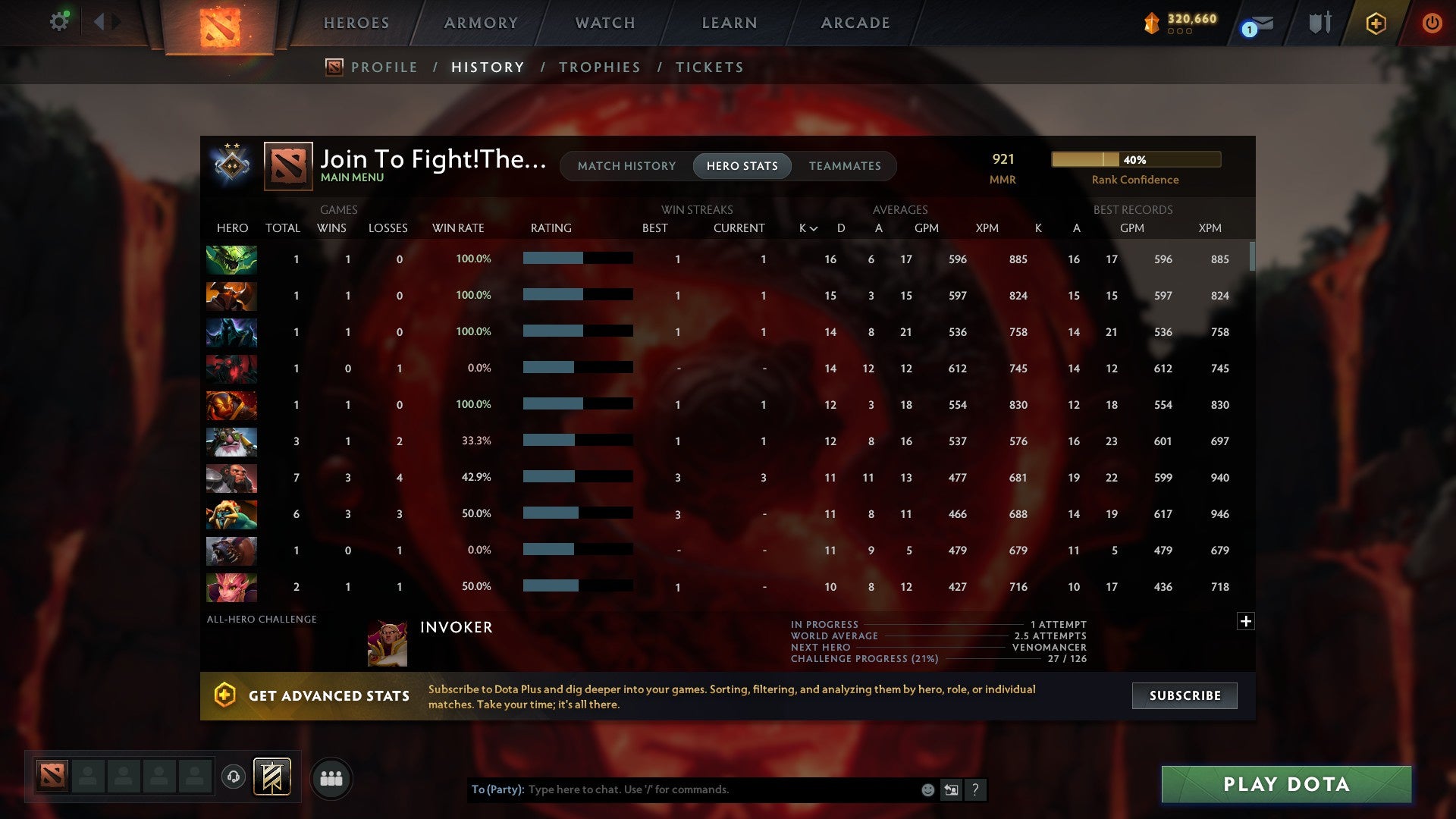Click SUBSCRIBE for Dota Plus advanced stats

1184,695
